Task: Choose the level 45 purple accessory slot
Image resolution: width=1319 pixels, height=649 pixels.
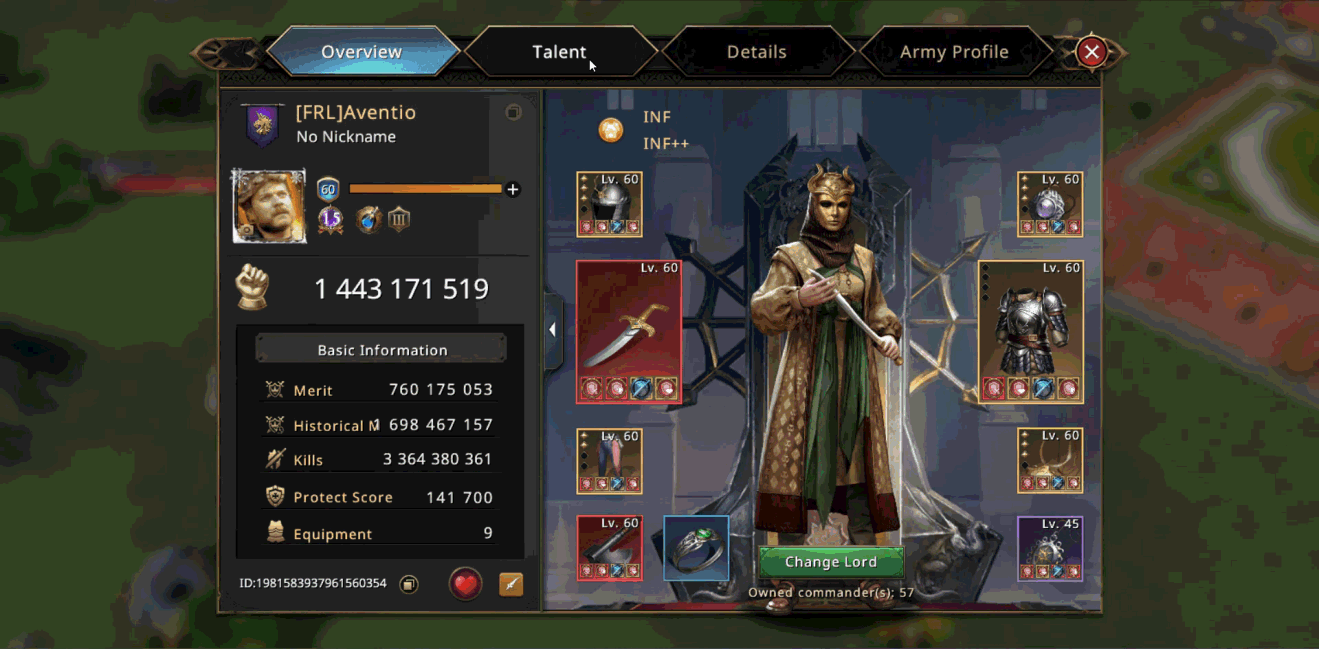Action: click(x=1050, y=548)
